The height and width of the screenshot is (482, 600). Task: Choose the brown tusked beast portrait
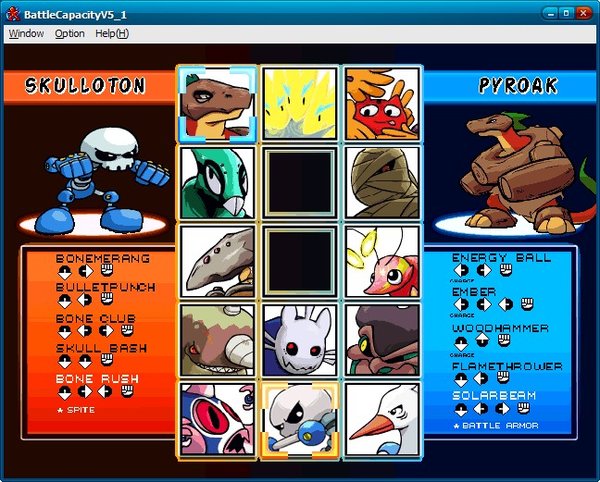(218, 340)
